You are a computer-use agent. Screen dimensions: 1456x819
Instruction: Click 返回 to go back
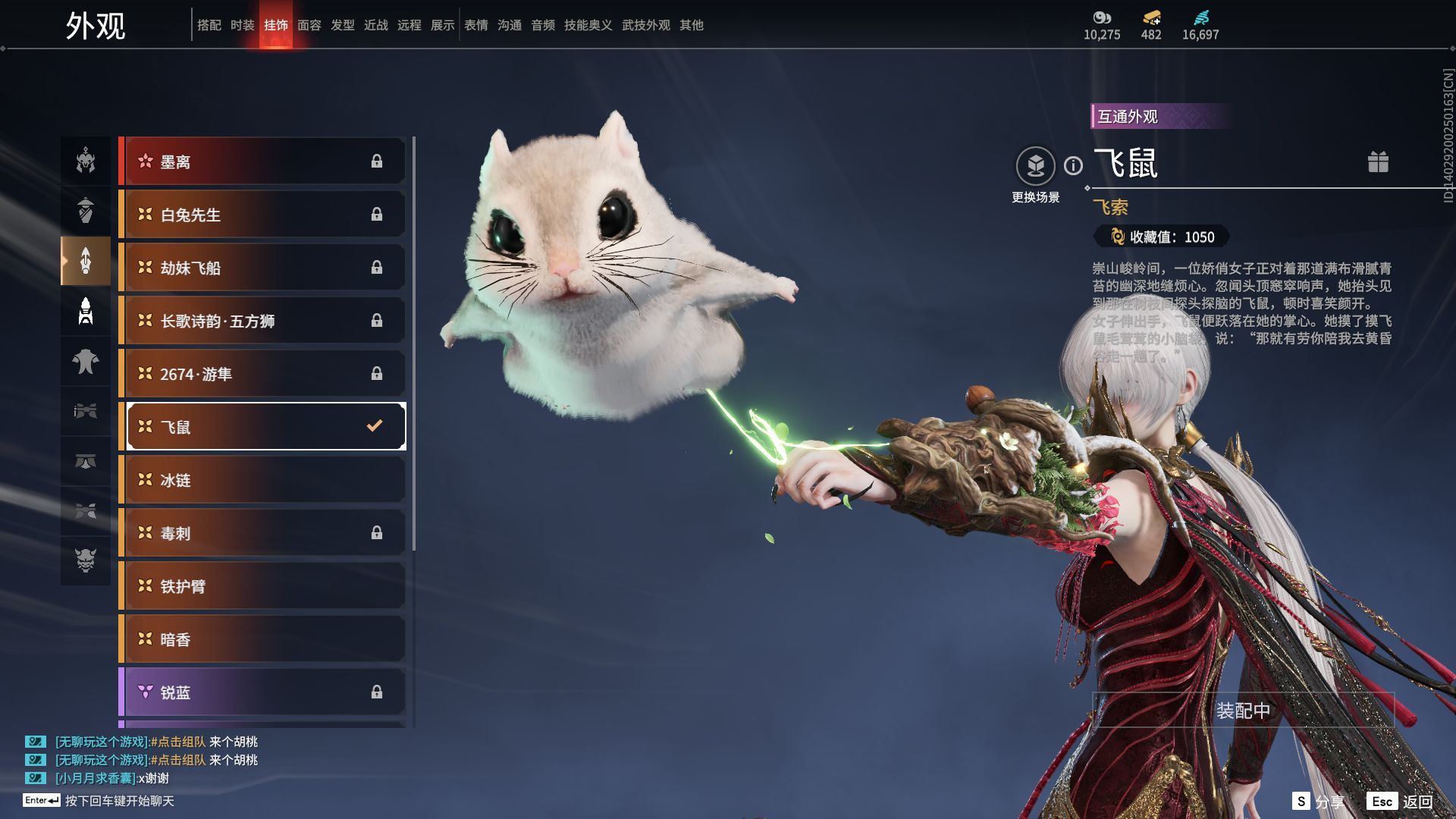click(1401, 802)
